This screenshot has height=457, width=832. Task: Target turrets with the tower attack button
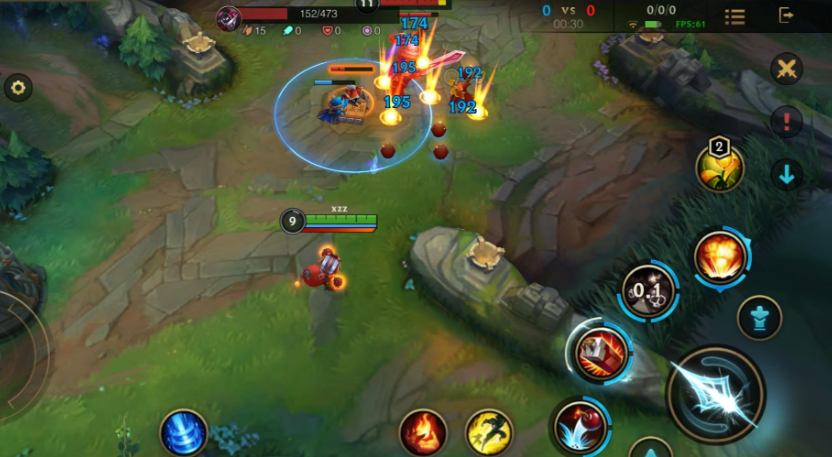[759, 318]
